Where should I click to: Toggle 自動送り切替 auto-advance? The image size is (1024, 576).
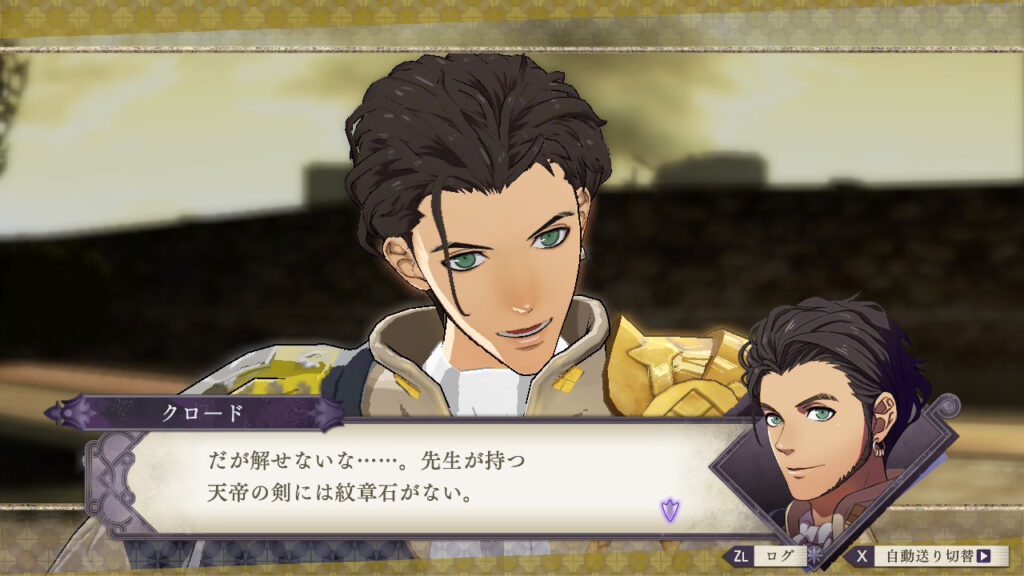(929, 556)
